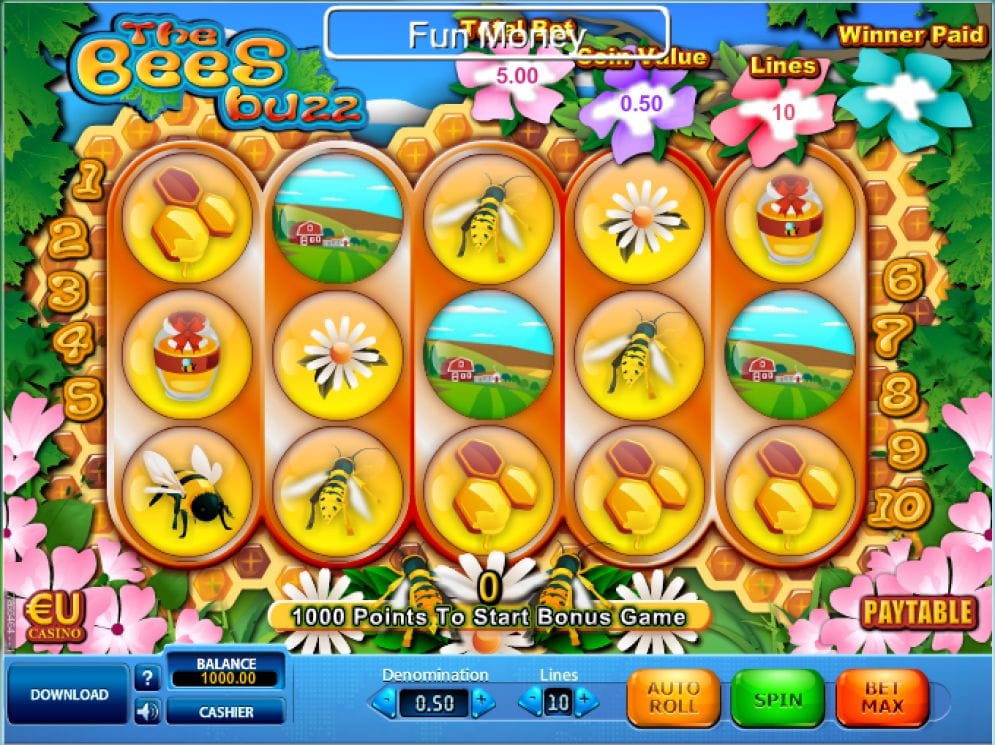Spin the reels with the green SPIN button
The width and height of the screenshot is (995, 745).
(x=777, y=697)
